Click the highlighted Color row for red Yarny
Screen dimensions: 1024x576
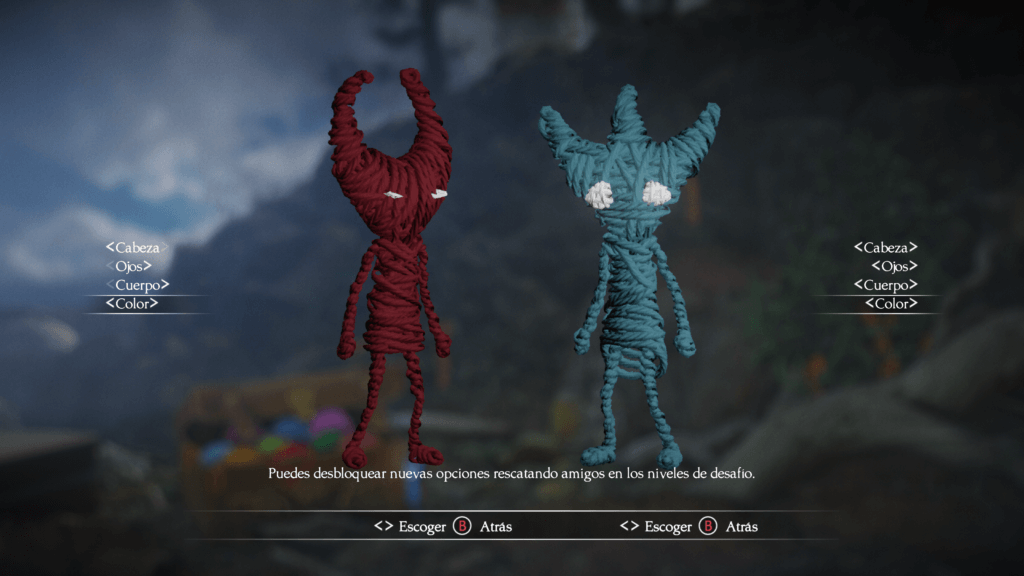[132, 303]
